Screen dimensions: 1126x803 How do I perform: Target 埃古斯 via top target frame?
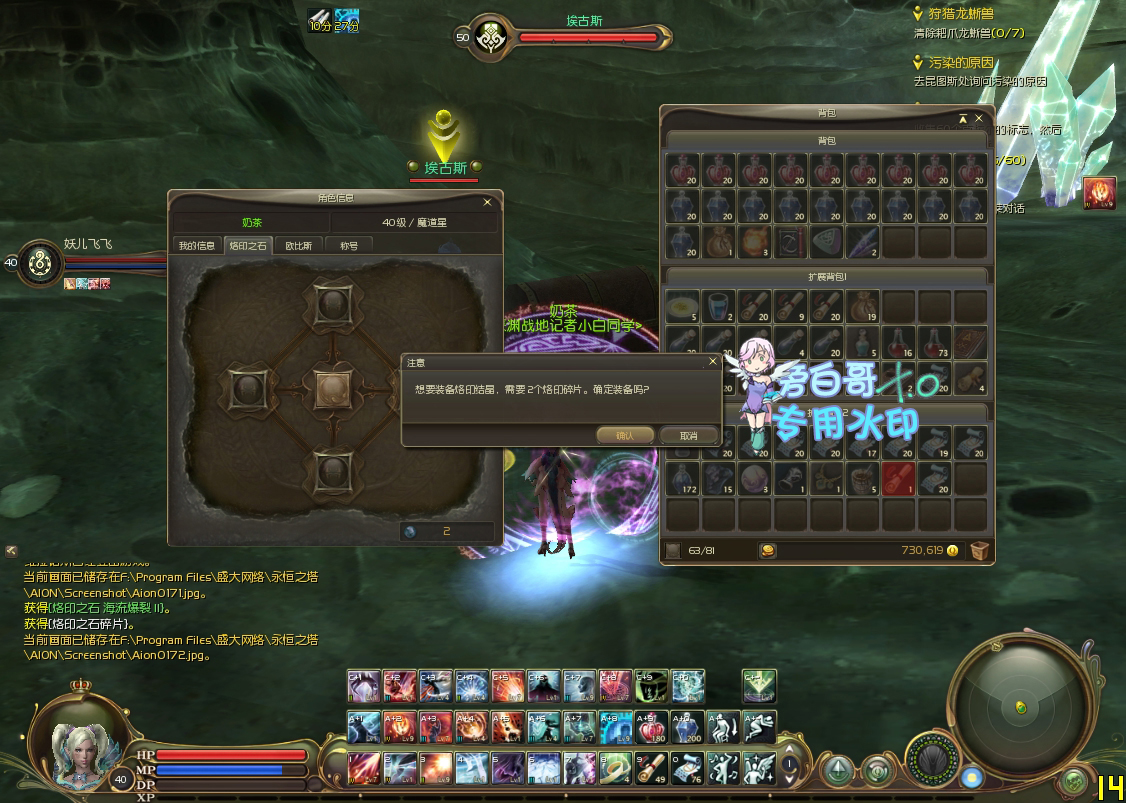pos(588,37)
